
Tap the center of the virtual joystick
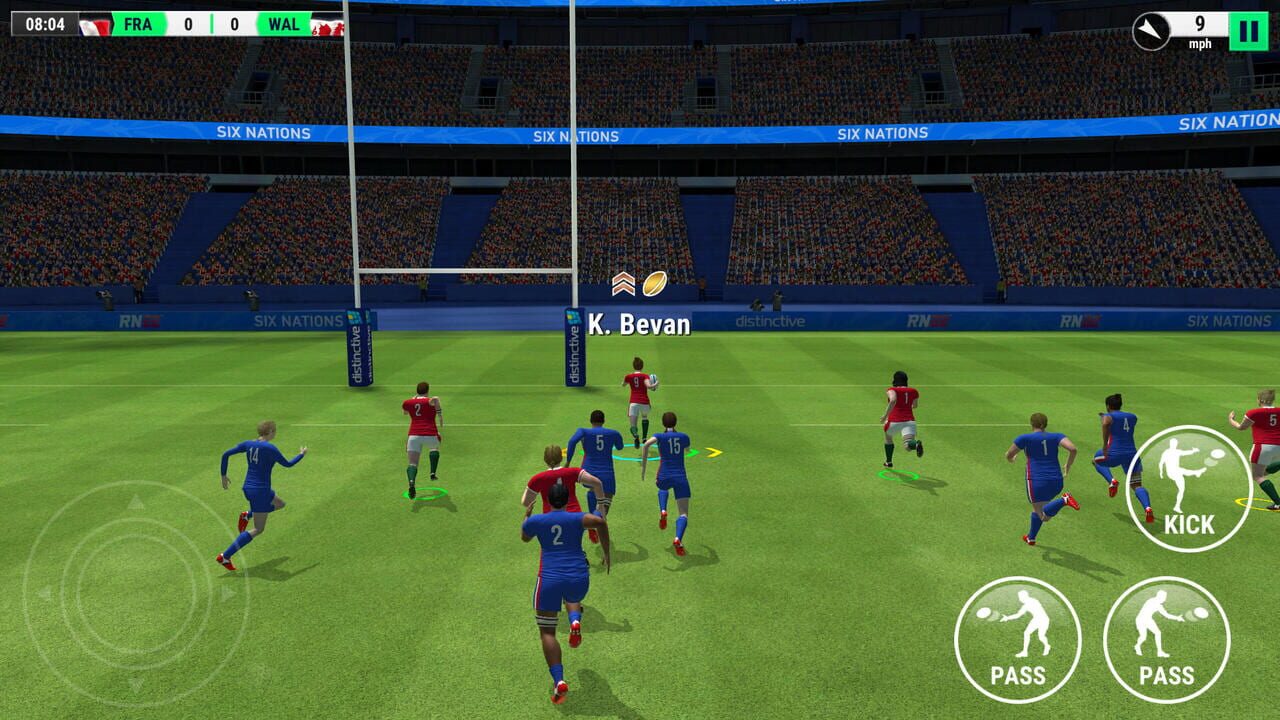135,589
